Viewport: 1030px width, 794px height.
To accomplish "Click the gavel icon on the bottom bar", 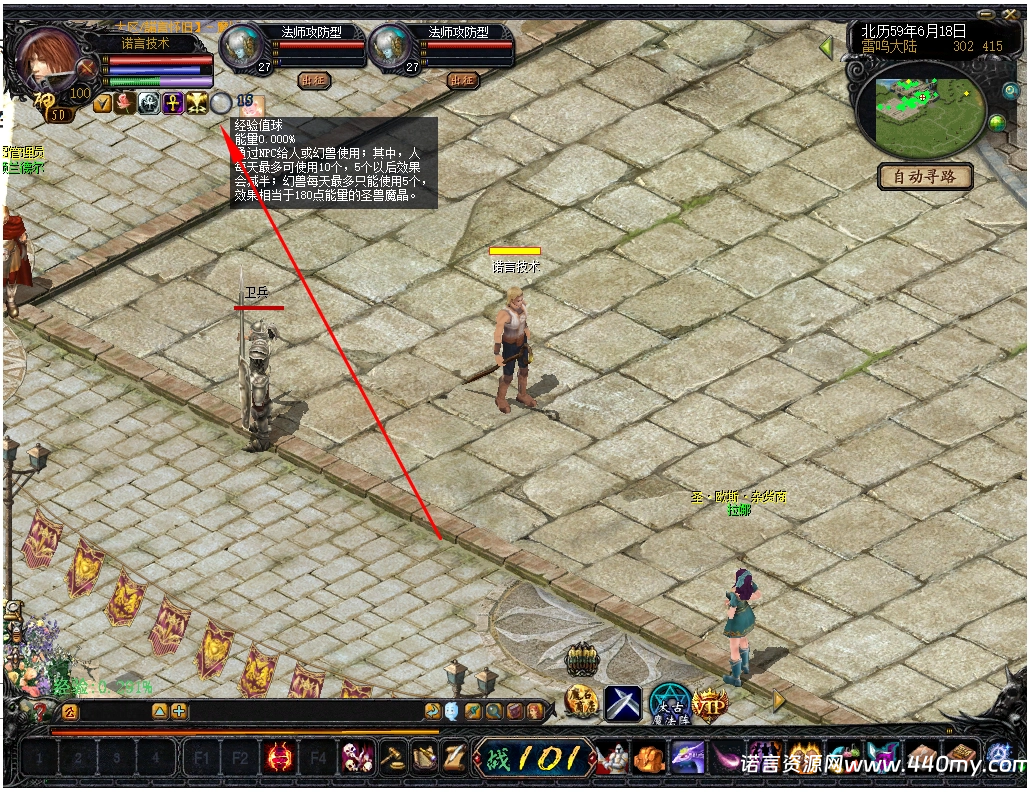I will pos(391,759).
